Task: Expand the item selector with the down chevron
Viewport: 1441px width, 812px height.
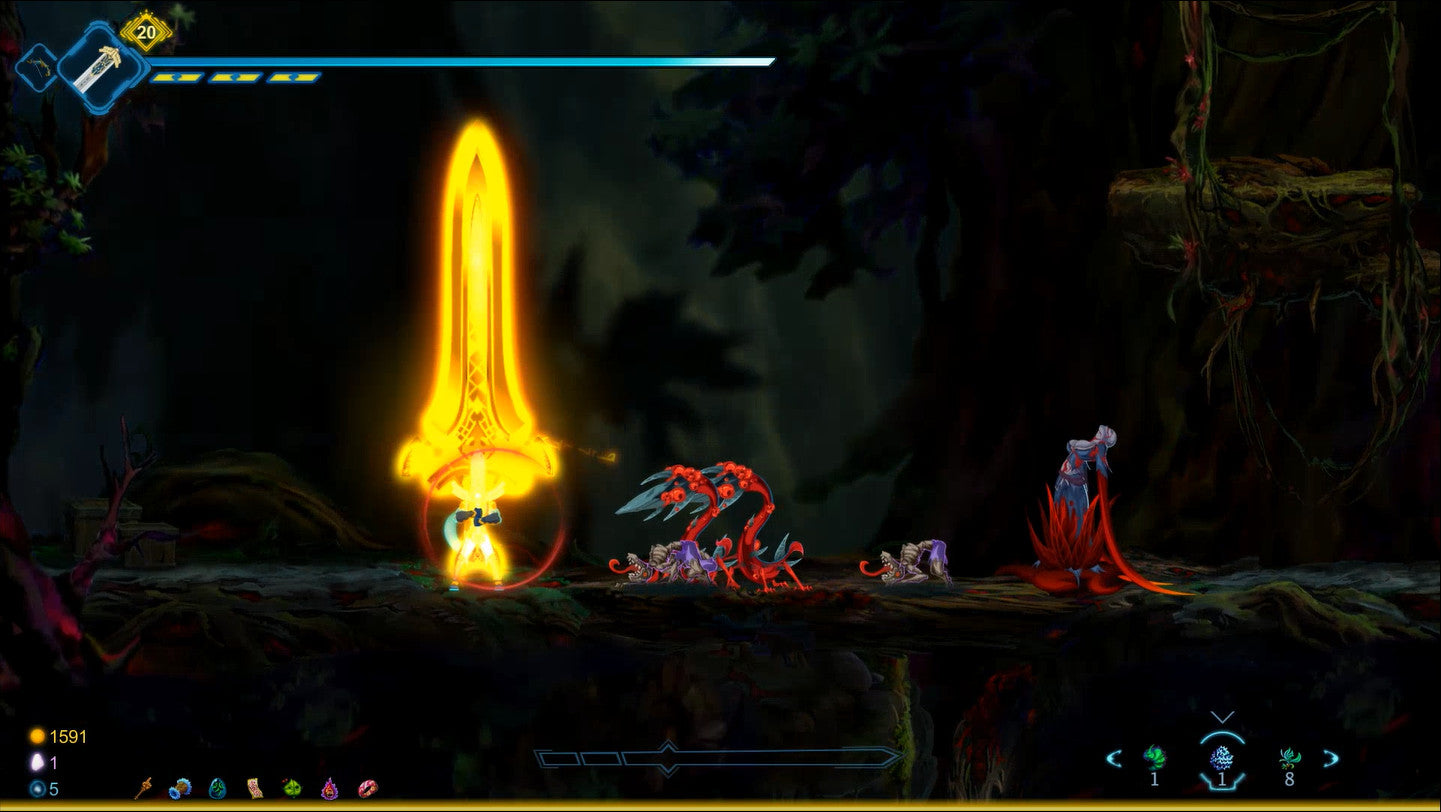Action: [x=1222, y=717]
